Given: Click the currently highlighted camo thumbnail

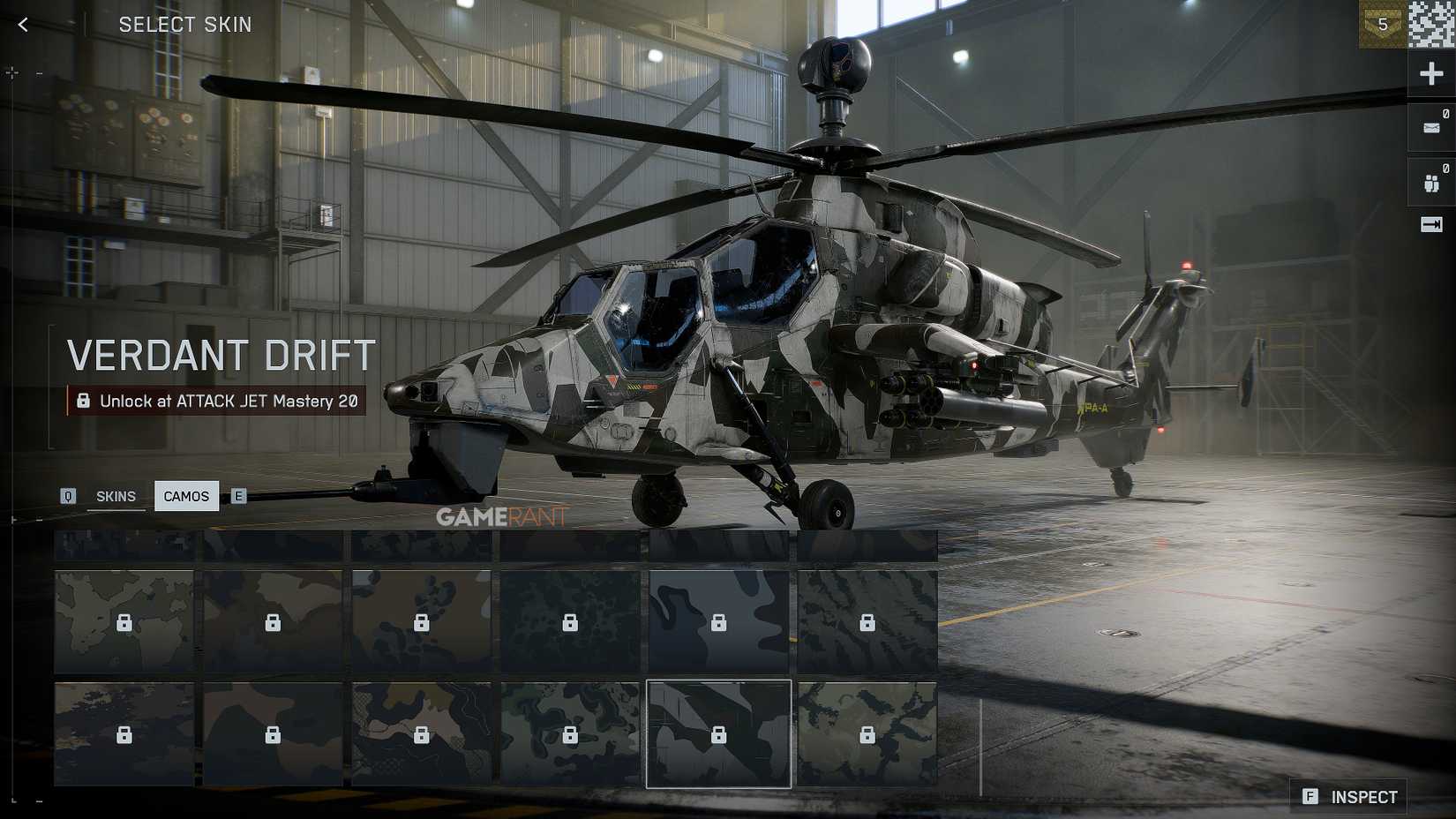Looking at the screenshot, I should coord(719,734).
